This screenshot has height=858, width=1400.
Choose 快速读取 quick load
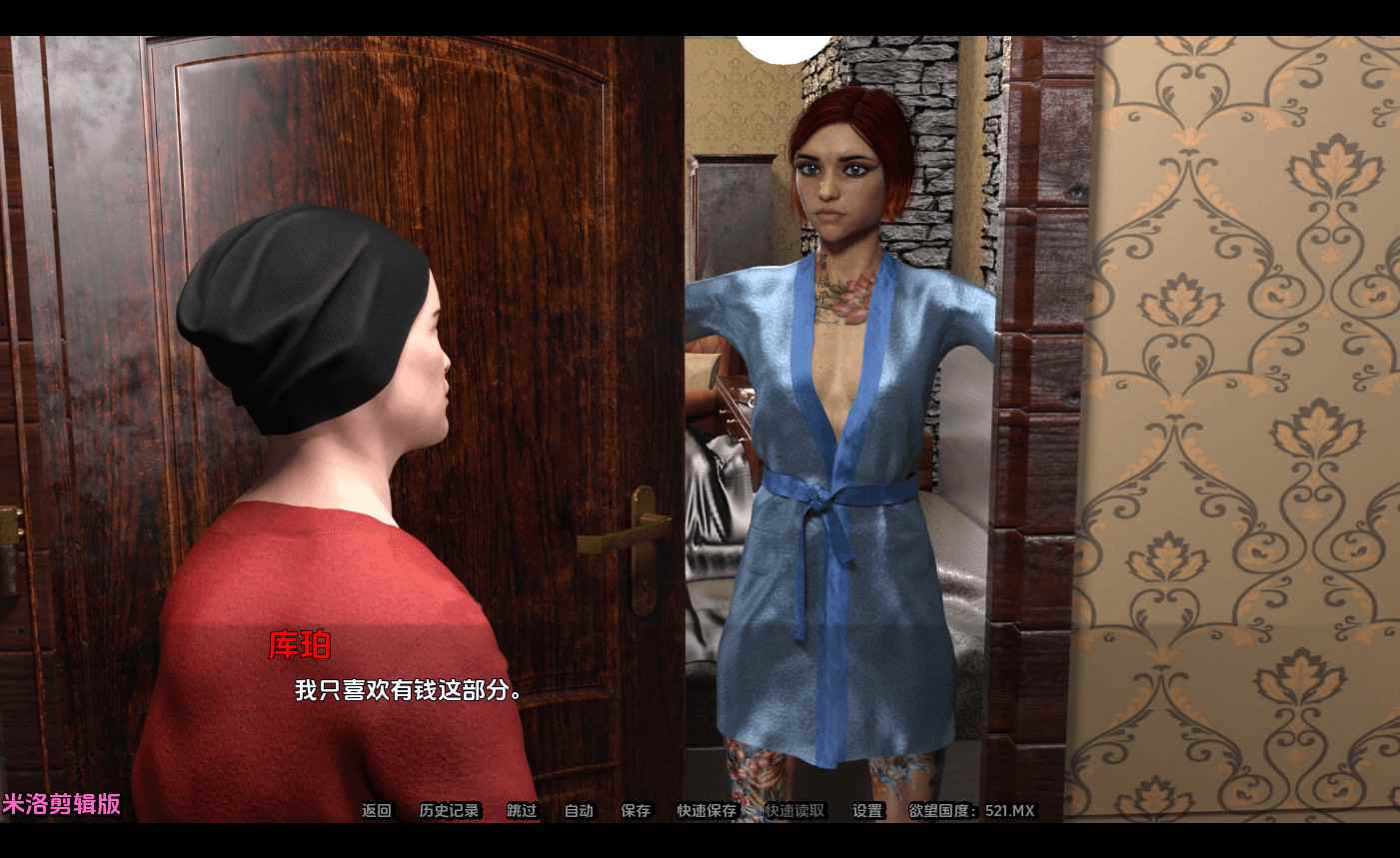coord(795,811)
